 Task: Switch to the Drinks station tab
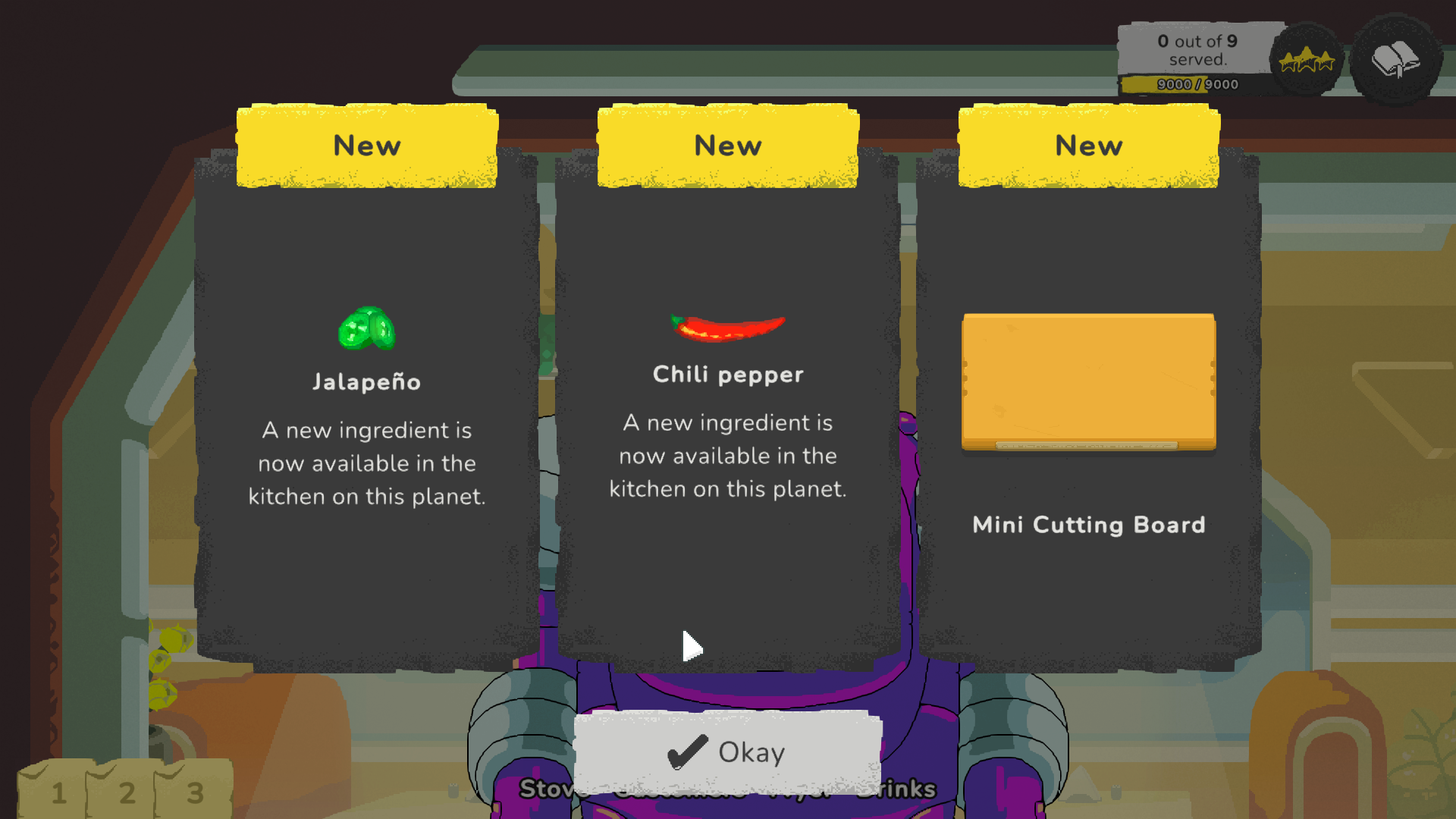pos(898,789)
